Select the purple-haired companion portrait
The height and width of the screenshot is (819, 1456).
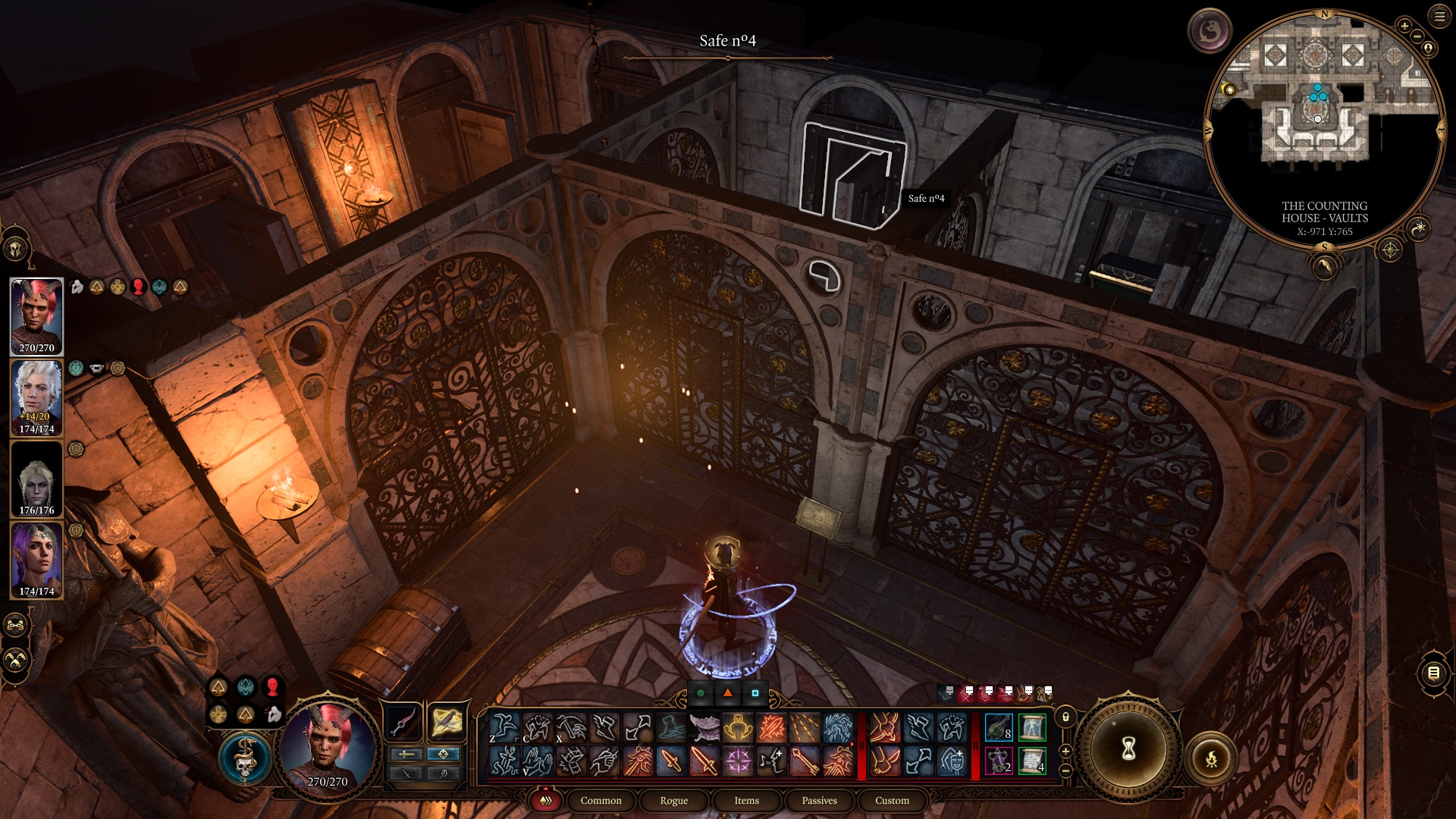[36, 560]
